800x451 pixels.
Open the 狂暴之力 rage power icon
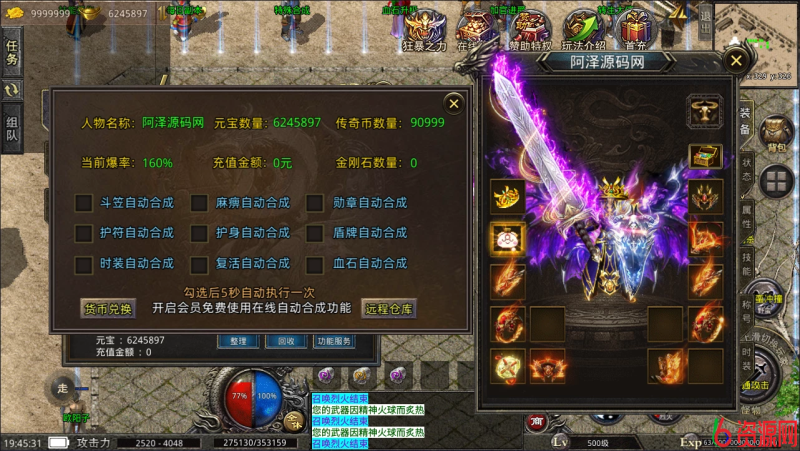(x=424, y=30)
